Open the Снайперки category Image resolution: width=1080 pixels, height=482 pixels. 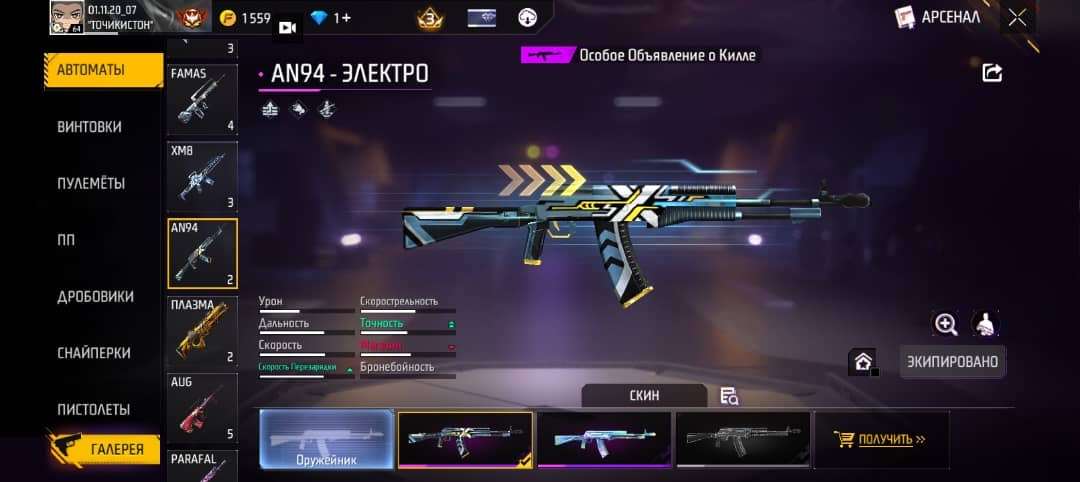(94, 353)
